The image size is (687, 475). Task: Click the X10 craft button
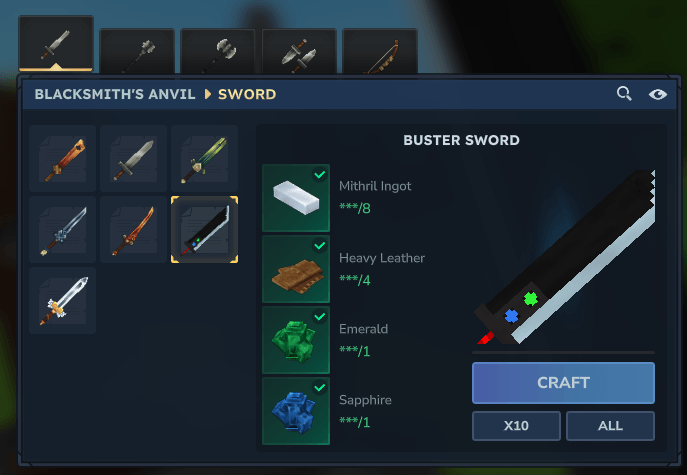(x=516, y=426)
